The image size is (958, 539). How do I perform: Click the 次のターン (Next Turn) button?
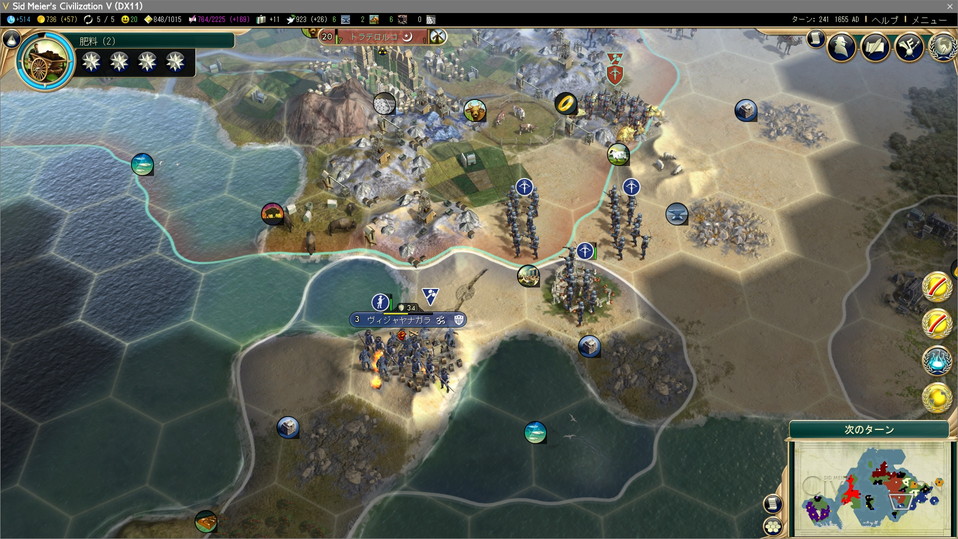pos(867,430)
